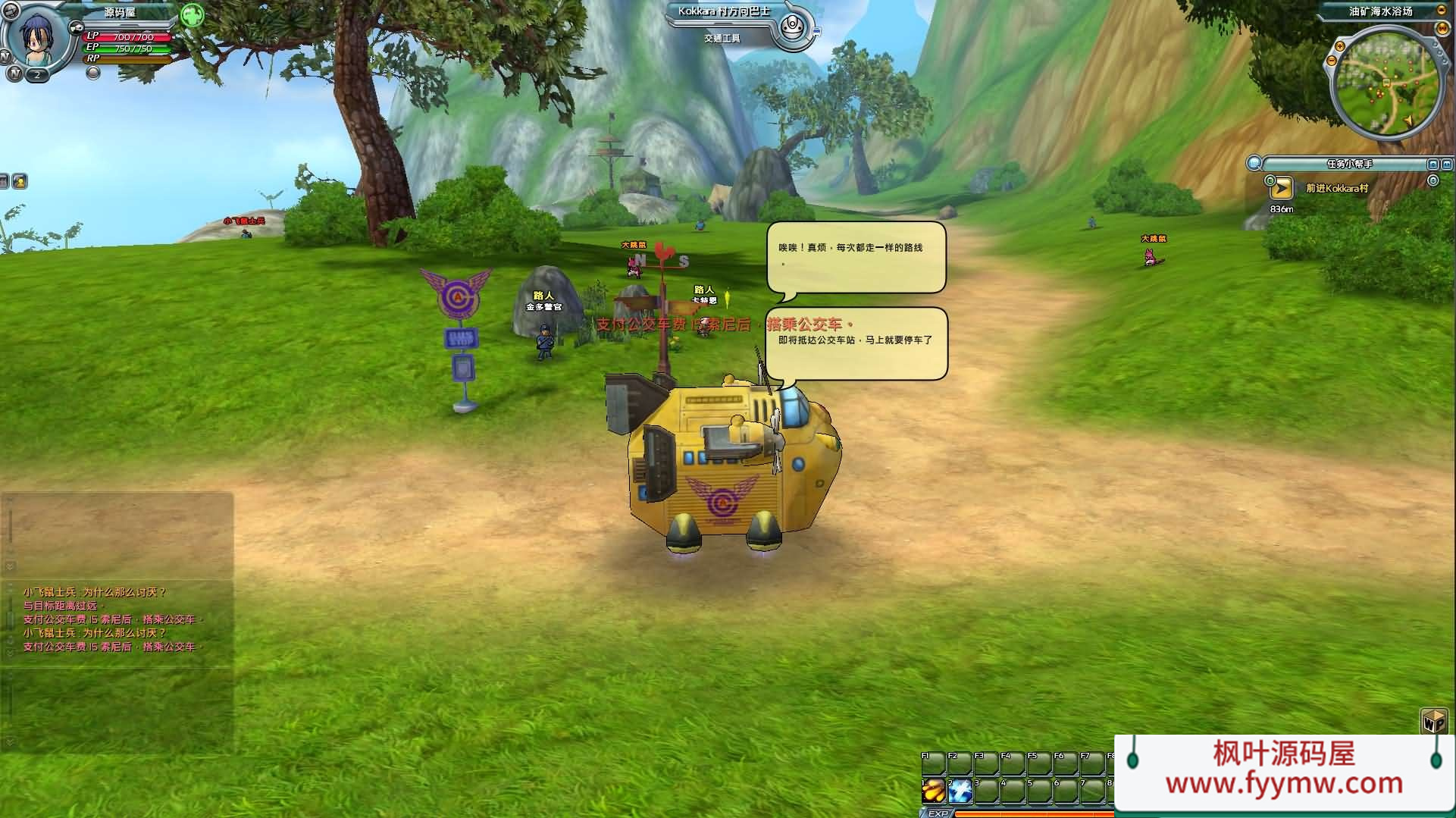Click the green character buff icon
This screenshot has height=818, width=1456.
193,14
